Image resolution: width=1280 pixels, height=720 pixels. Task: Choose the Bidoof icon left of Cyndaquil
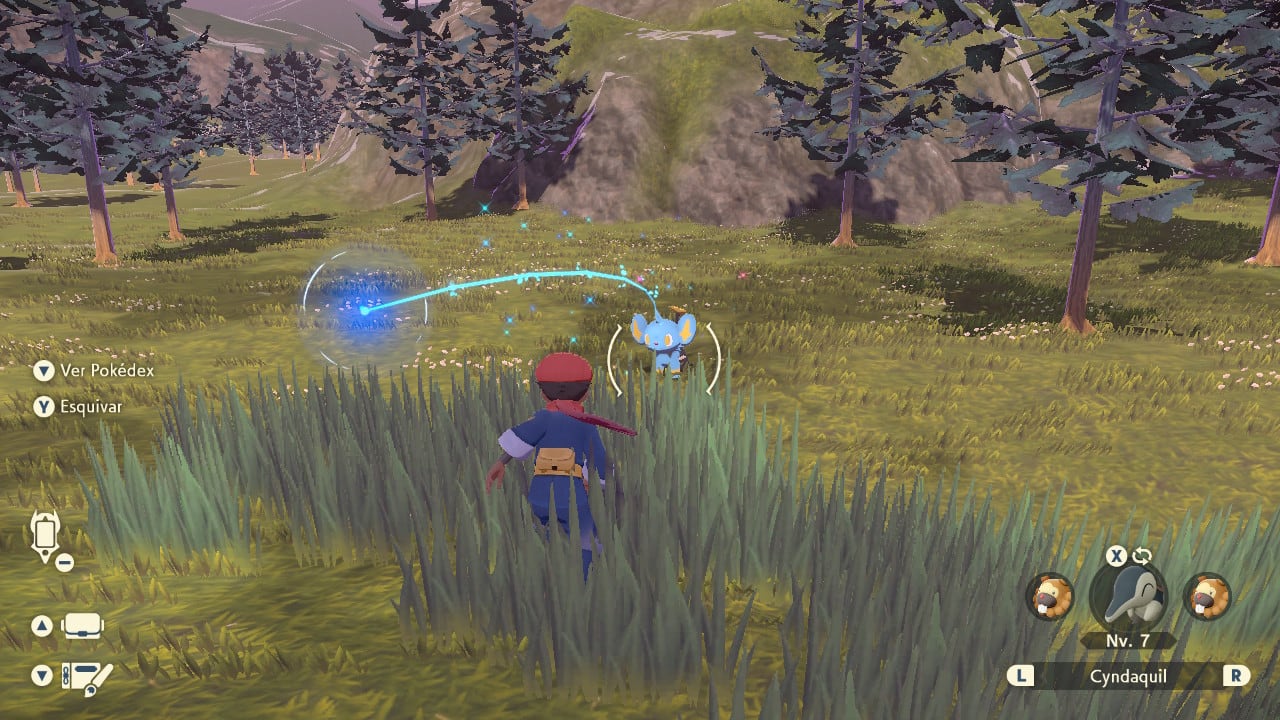pos(1050,596)
